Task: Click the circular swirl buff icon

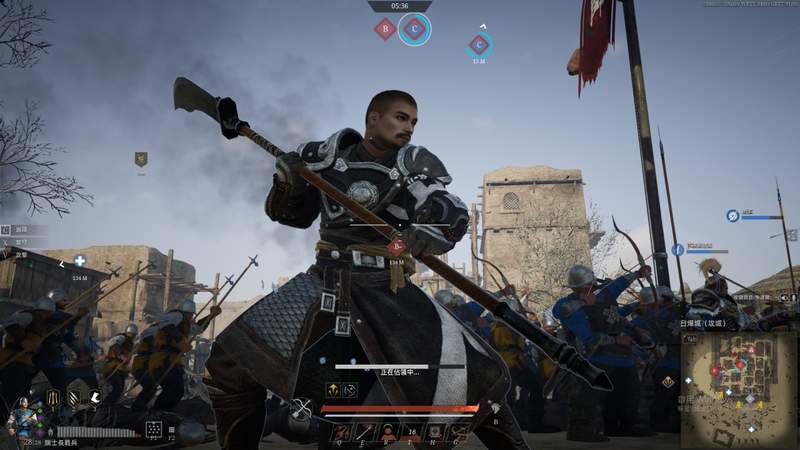Action: pyautogui.click(x=349, y=389)
